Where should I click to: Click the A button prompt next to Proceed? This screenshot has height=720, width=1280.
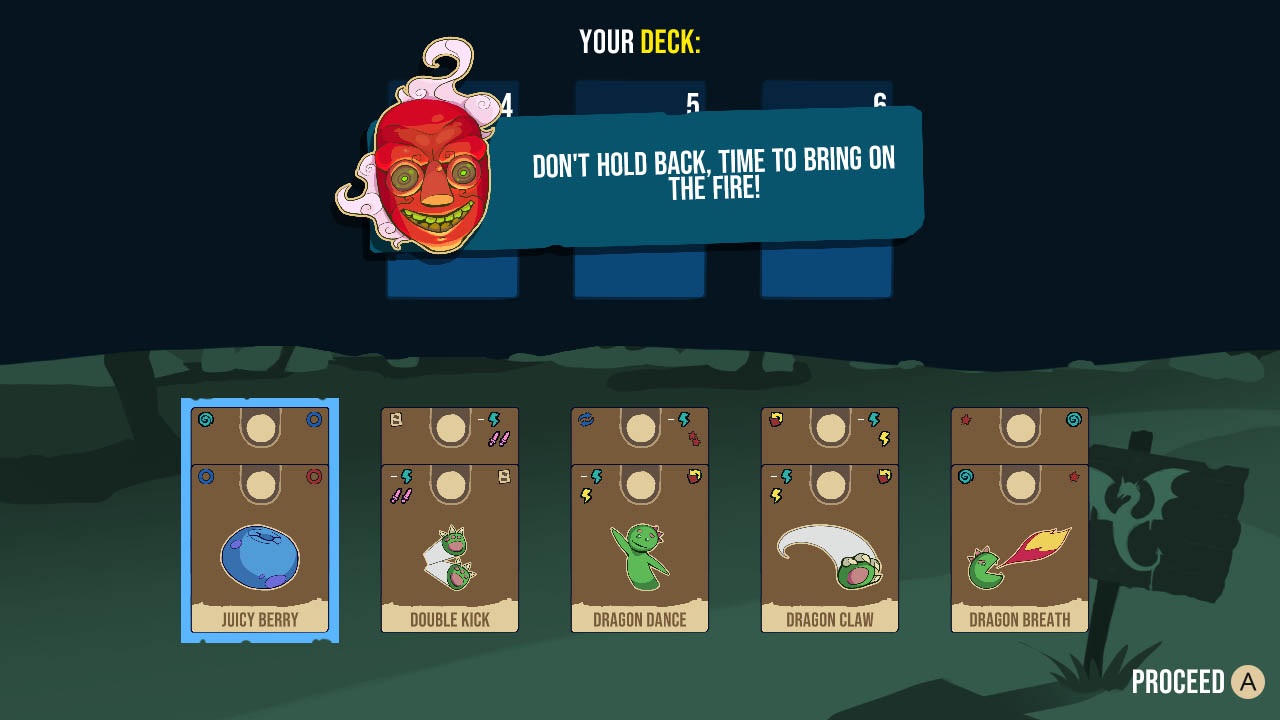tap(1246, 682)
